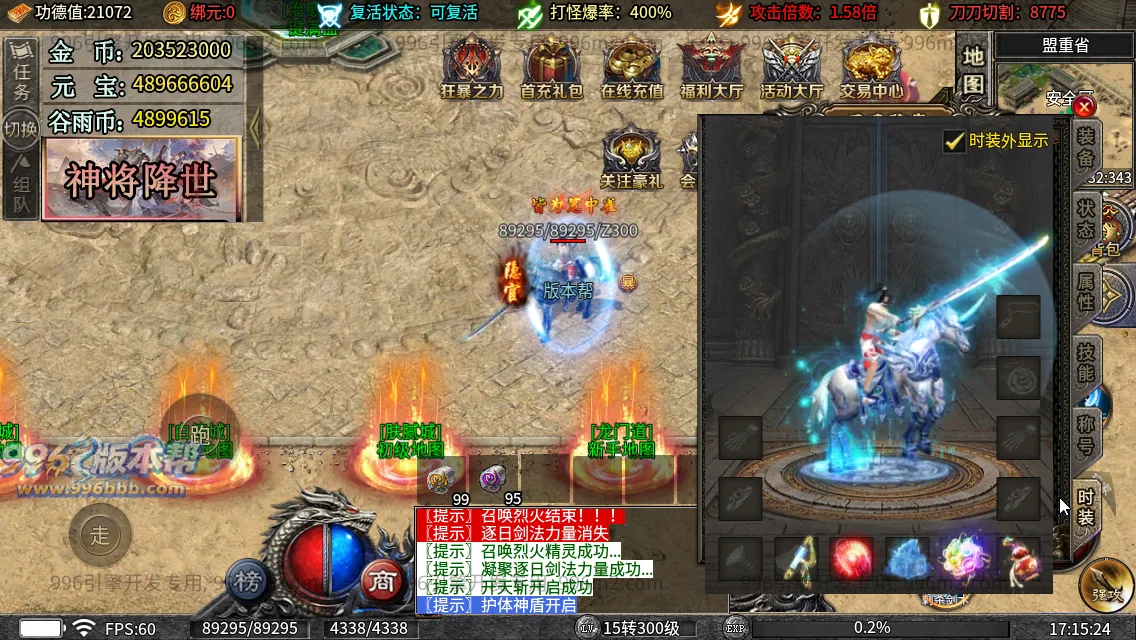Open the 交易中心 trading center
Viewport: 1136px width, 640px height.
point(870,68)
